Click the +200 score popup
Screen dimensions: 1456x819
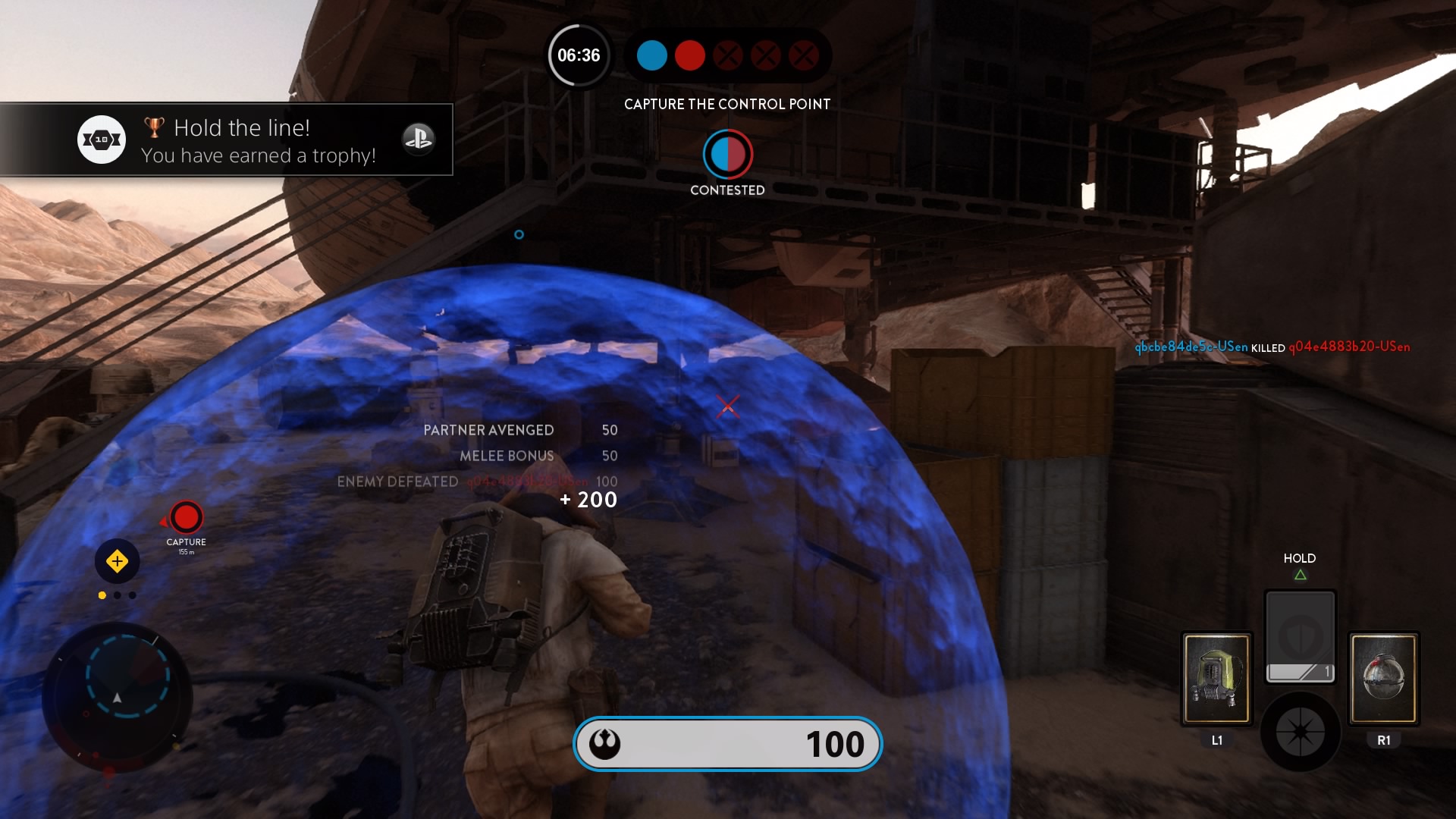coord(588,500)
